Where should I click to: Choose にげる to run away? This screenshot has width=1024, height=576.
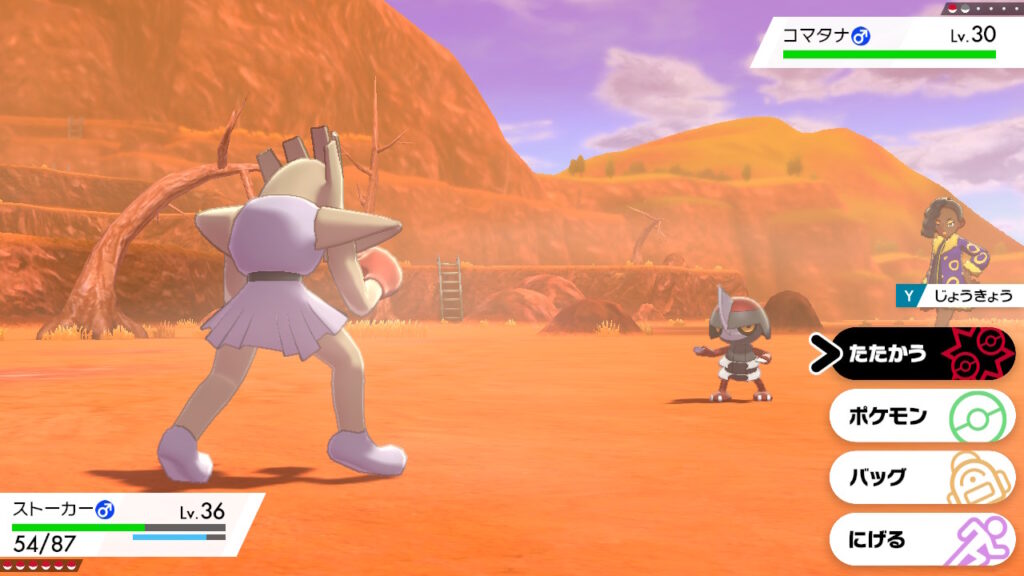tap(920, 540)
